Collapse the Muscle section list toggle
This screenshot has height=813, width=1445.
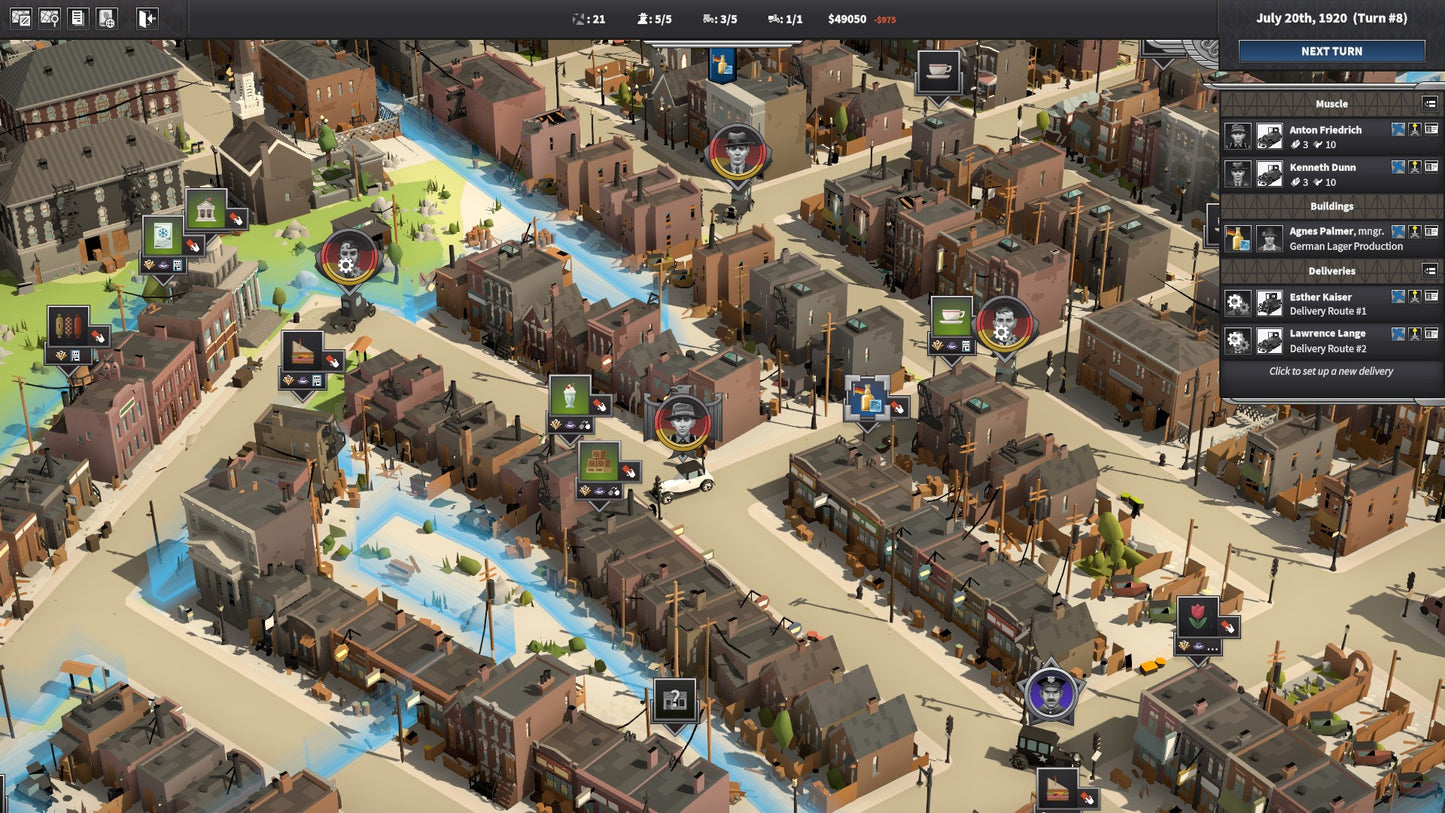(1430, 103)
